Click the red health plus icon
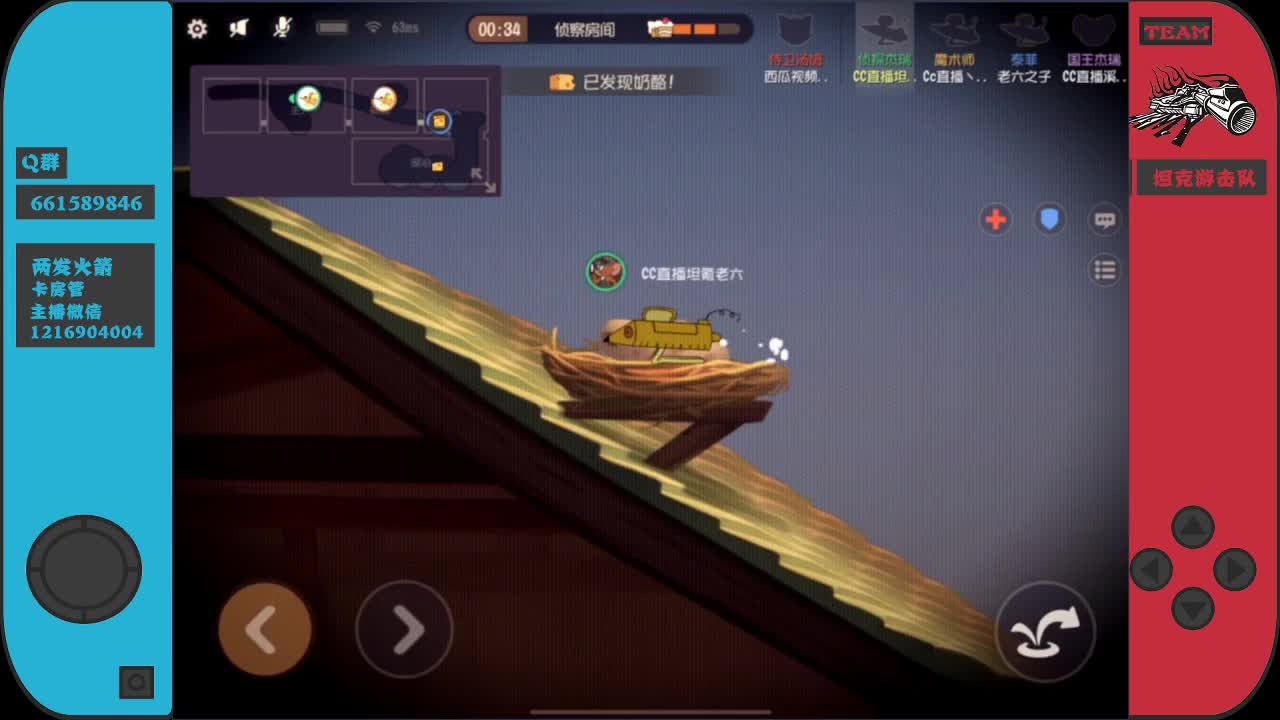Viewport: 1280px width, 720px height. (x=996, y=220)
